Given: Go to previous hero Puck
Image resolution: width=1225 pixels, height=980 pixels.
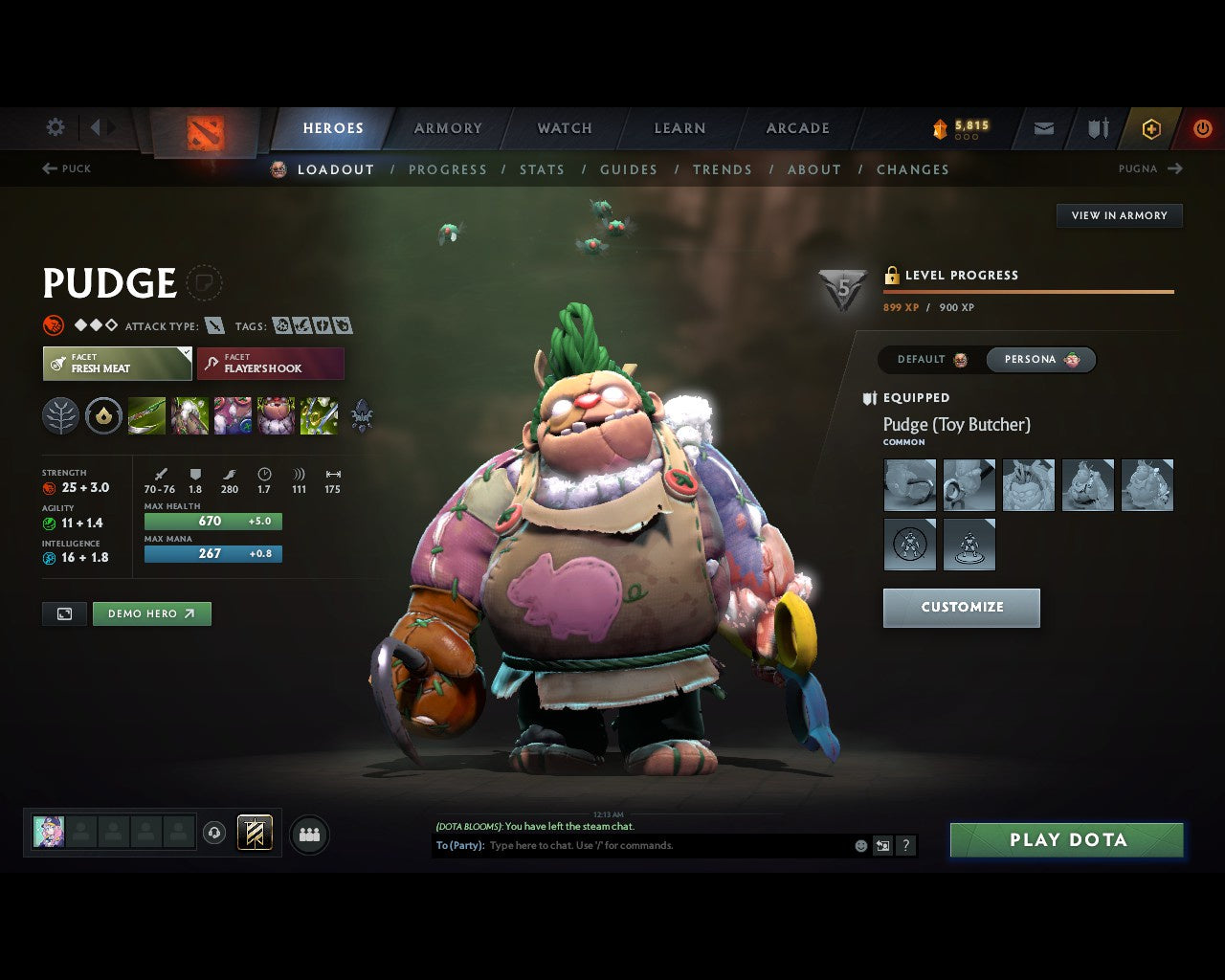Looking at the screenshot, I should pyautogui.click(x=66, y=168).
